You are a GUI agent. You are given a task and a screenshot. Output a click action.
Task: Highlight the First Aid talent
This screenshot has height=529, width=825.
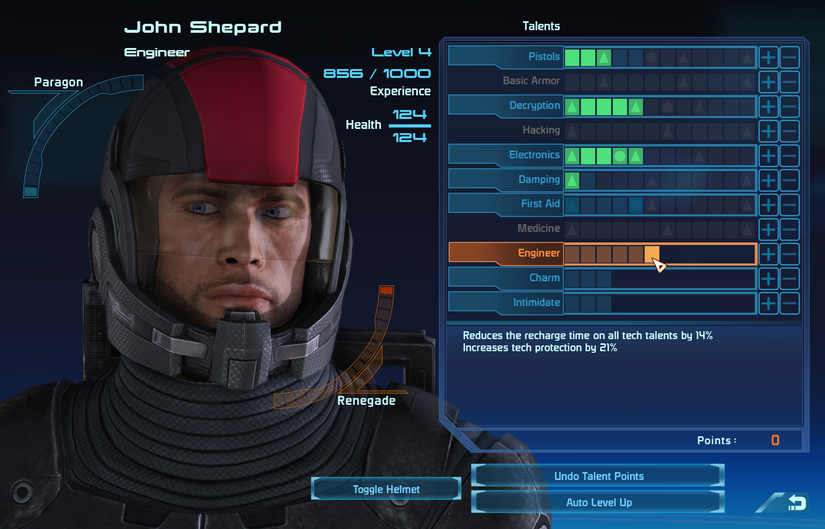pyautogui.click(x=506, y=204)
